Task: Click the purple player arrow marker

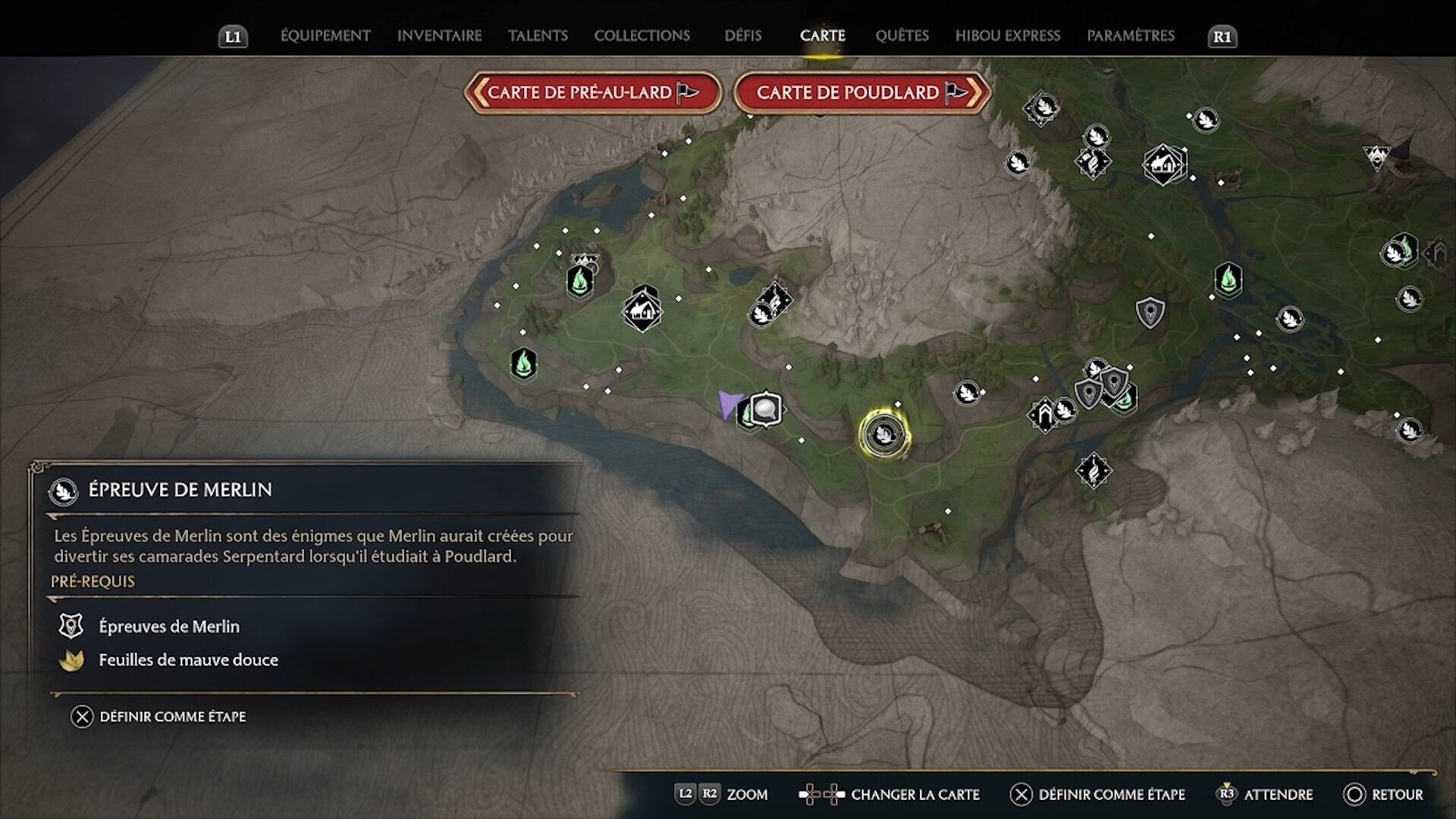Action: tap(729, 403)
